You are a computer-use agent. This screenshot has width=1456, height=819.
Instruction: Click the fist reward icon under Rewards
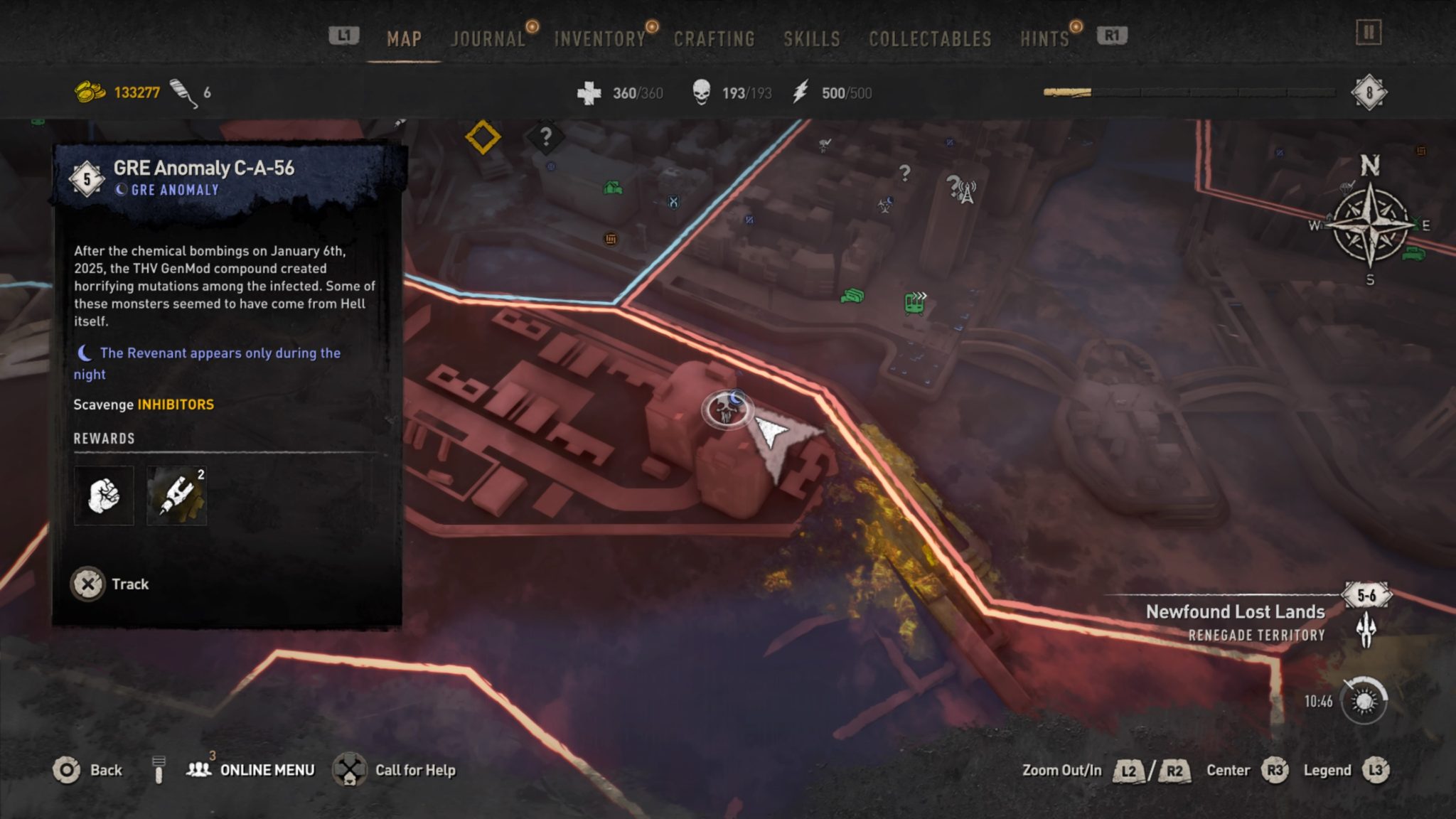pos(104,495)
